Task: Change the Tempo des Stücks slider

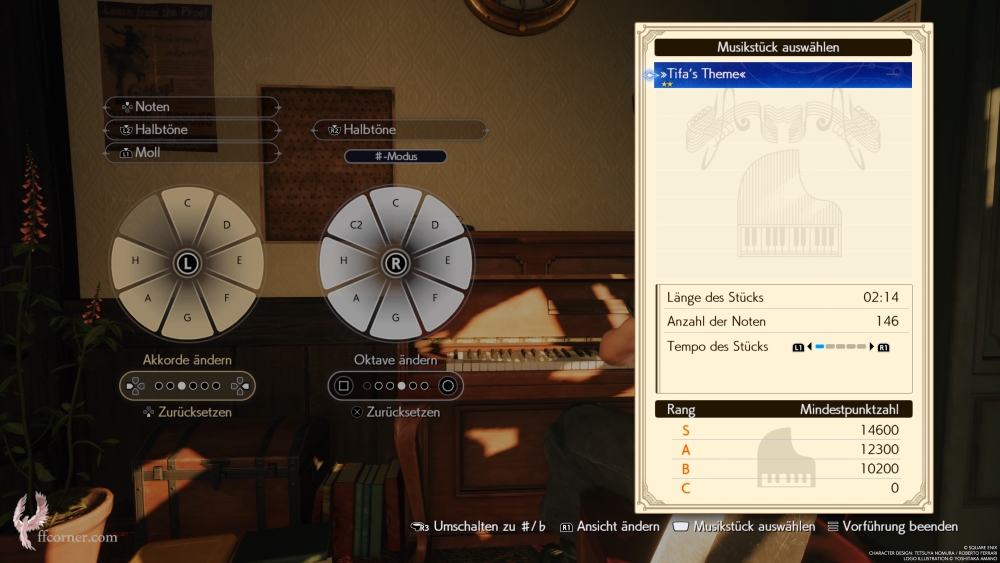Action: 840,347
